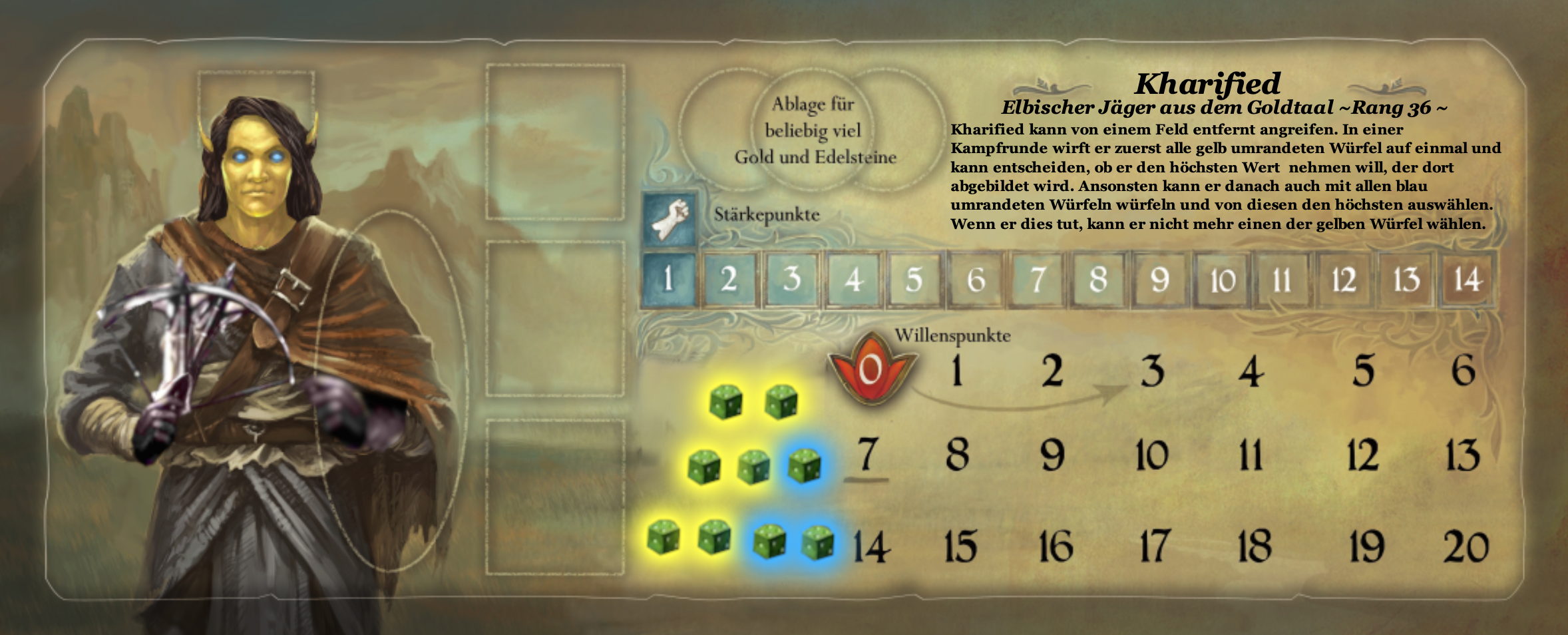Choose strength point tile 5
Image resolution: width=1568 pixels, height=635 pixels.
pos(914,280)
